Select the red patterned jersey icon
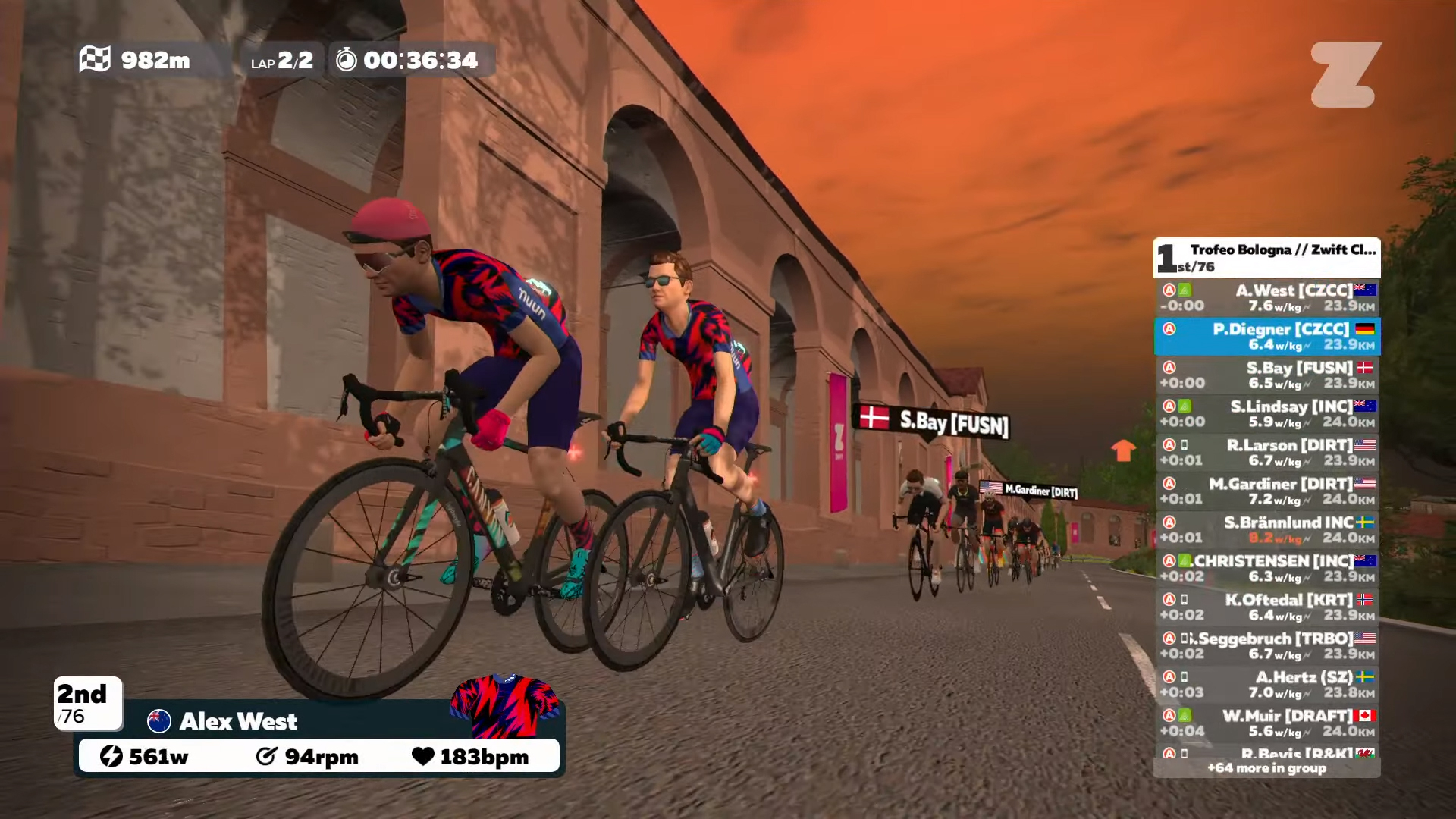This screenshot has height=819, width=1456. coord(504,706)
